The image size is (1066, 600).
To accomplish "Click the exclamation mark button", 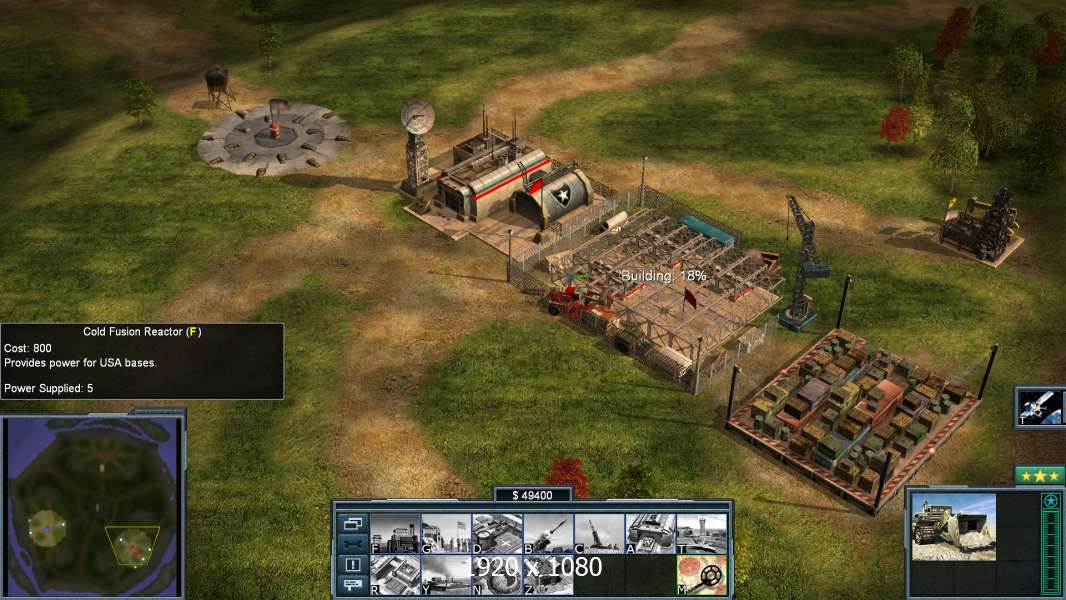I will coord(352,565).
